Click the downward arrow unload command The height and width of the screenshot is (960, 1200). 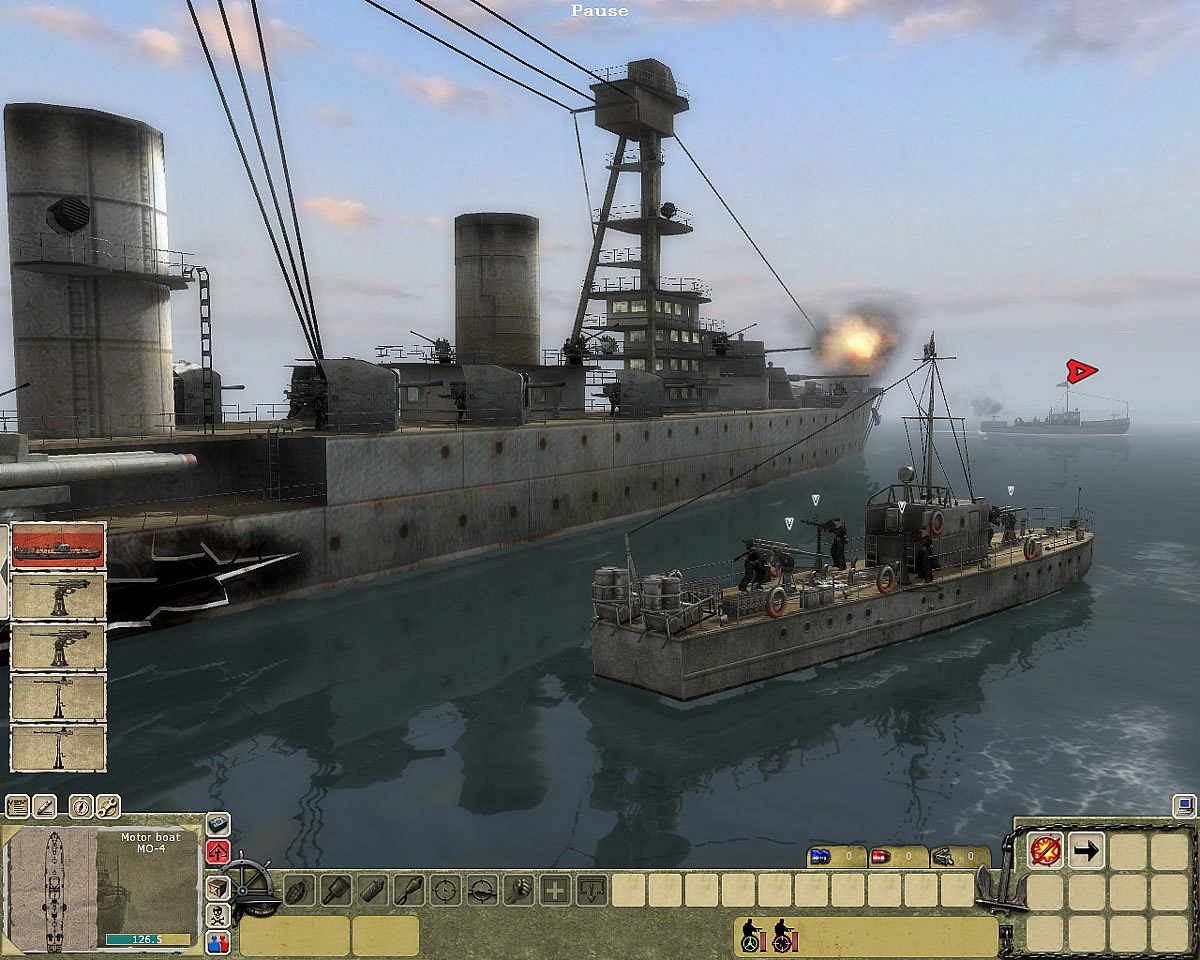(592, 889)
